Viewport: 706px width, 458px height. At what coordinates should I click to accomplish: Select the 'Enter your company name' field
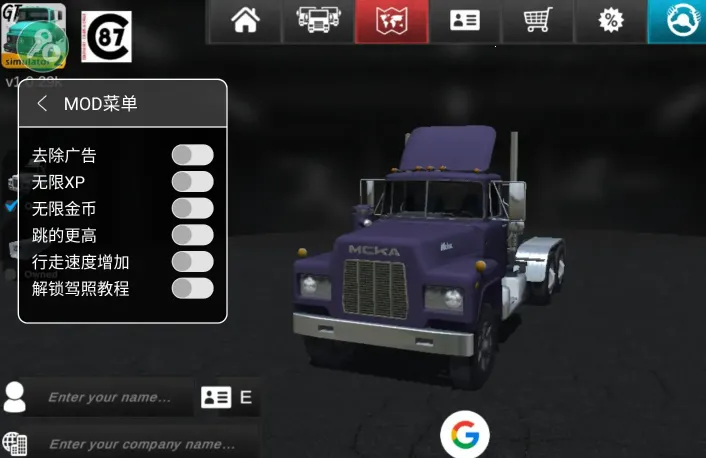(x=140, y=443)
